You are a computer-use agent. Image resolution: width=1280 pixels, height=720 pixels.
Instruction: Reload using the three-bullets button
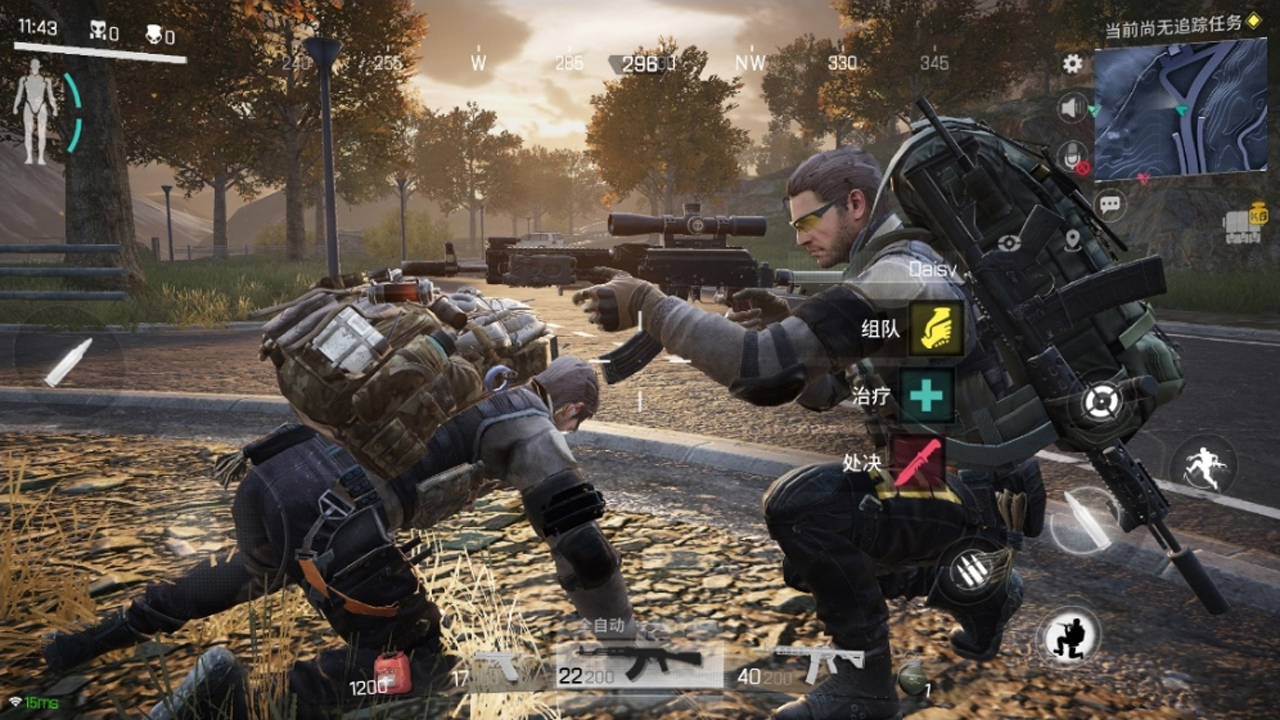[x=968, y=571]
